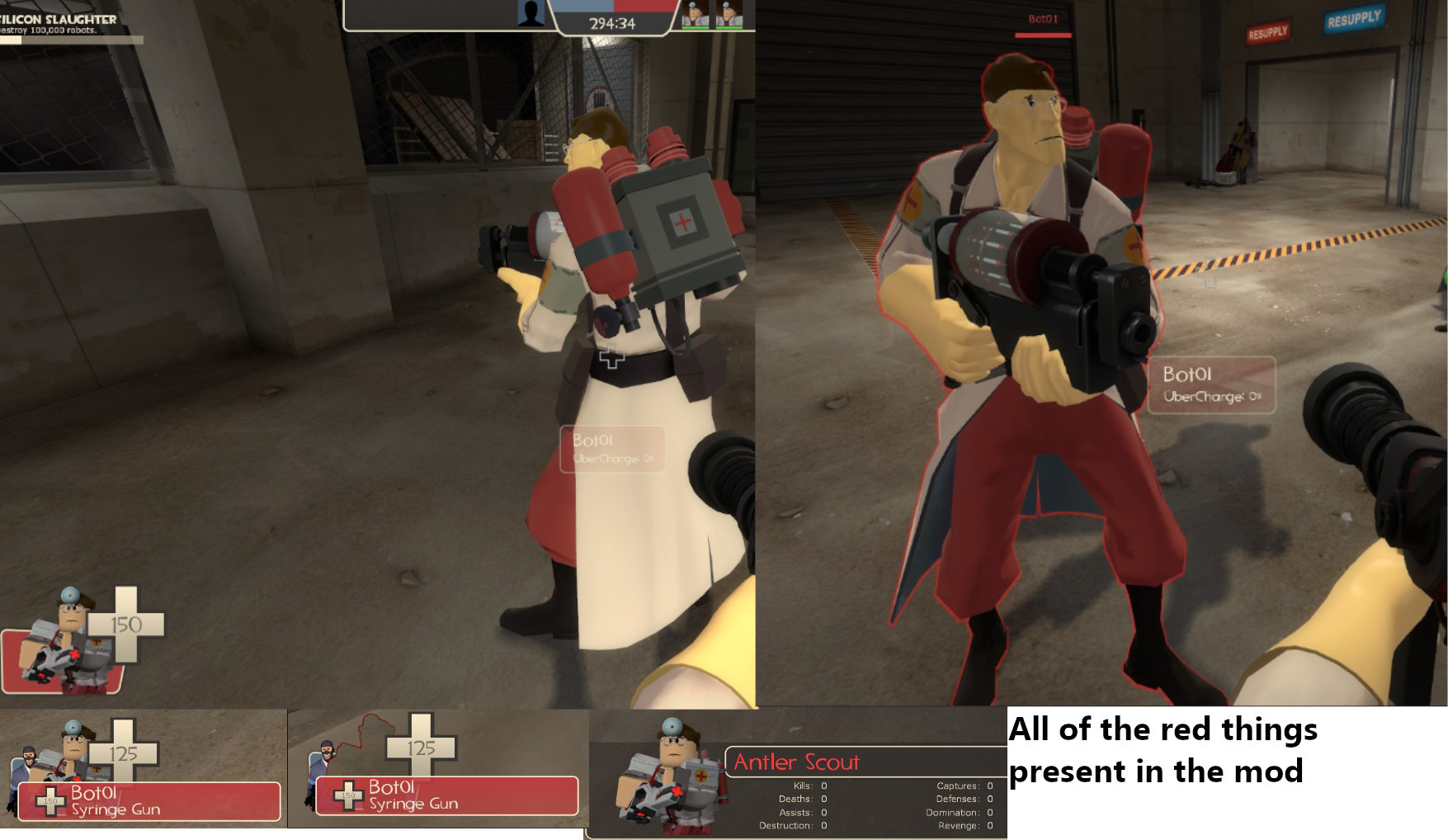Toggle Bot01's UberCharge indicator

coord(1214,394)
